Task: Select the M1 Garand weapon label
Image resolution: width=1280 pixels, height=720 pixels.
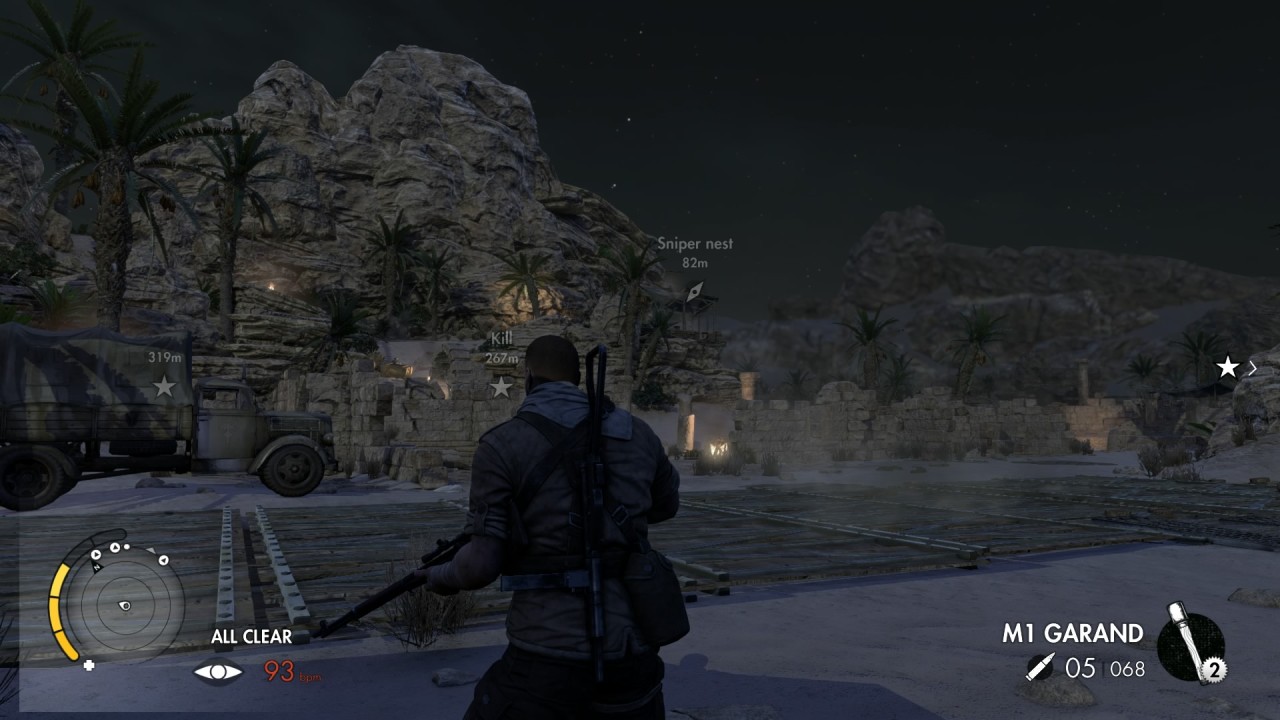Action: coord(1072,633)
